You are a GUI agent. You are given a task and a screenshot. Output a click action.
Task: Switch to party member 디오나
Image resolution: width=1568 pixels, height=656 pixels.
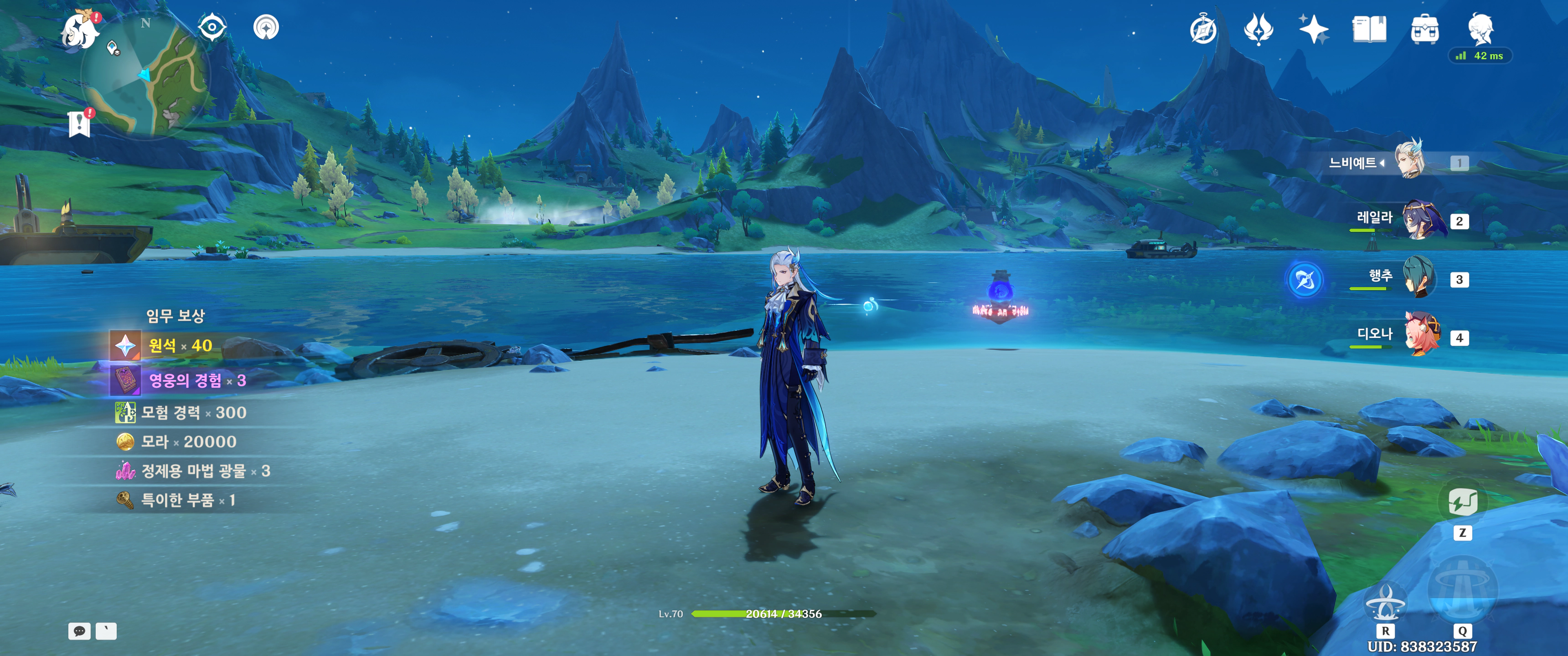1423,336
